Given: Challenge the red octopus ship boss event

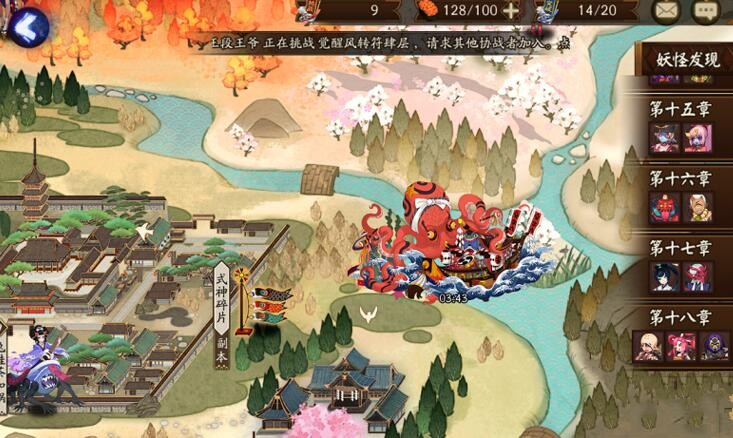Looking at the screenshot, I should pyautogui.click(x=452, y=243).
